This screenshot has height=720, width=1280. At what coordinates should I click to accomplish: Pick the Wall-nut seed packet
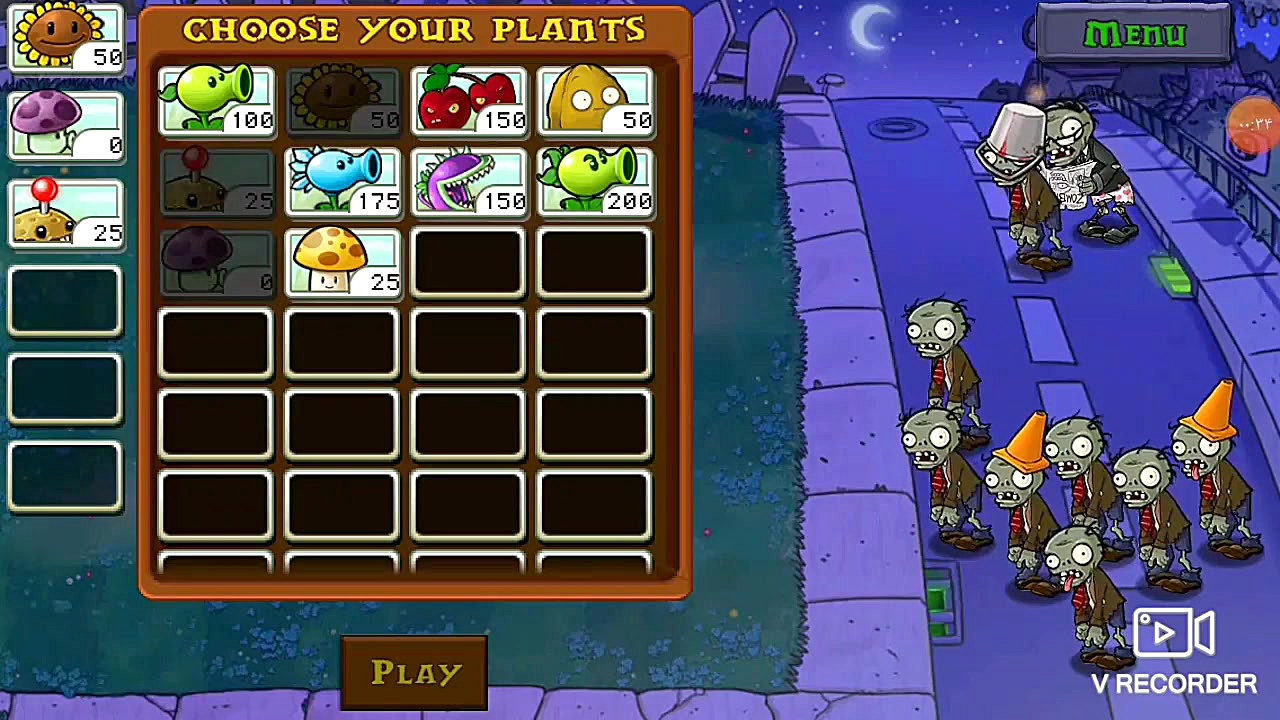pyautogui.click(x=595, y=101)
